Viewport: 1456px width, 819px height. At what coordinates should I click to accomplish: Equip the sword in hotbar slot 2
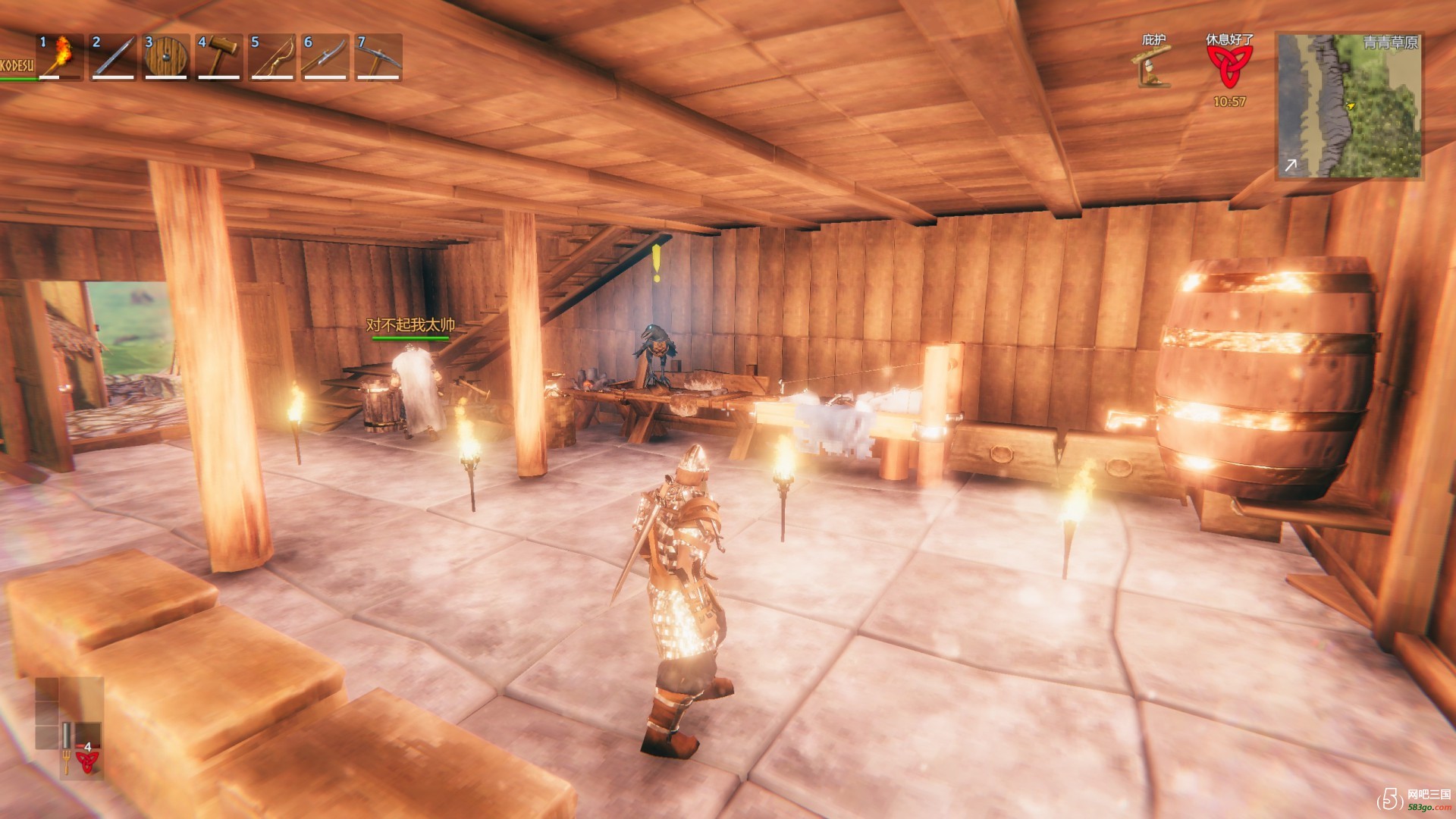coord(113,56)
